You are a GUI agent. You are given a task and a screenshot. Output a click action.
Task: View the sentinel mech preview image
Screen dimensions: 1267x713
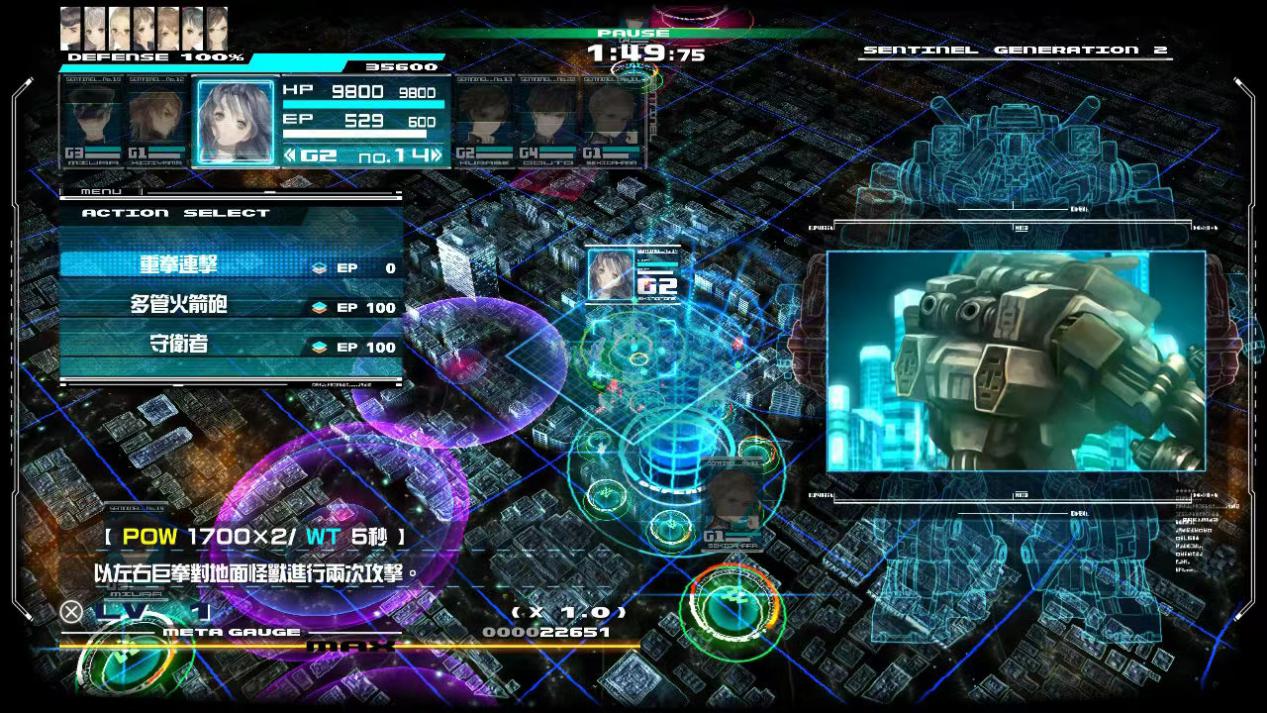[x=1015, y=362]
